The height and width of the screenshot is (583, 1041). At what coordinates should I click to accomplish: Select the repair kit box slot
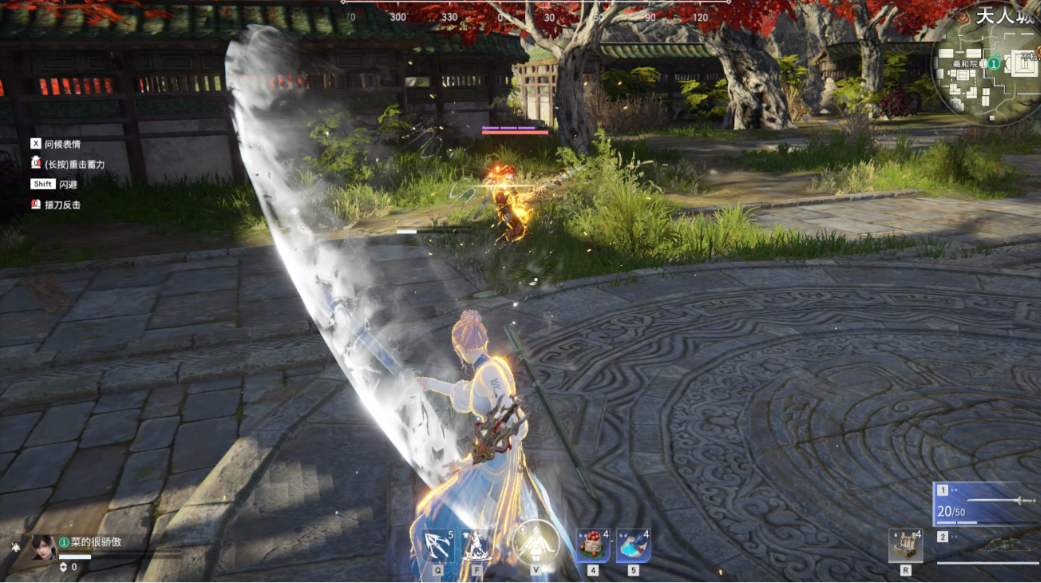[905, 545]
